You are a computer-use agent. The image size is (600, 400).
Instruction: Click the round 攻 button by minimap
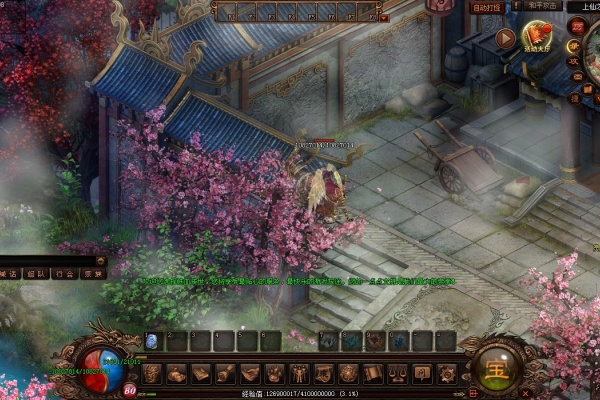click(574, 62)
